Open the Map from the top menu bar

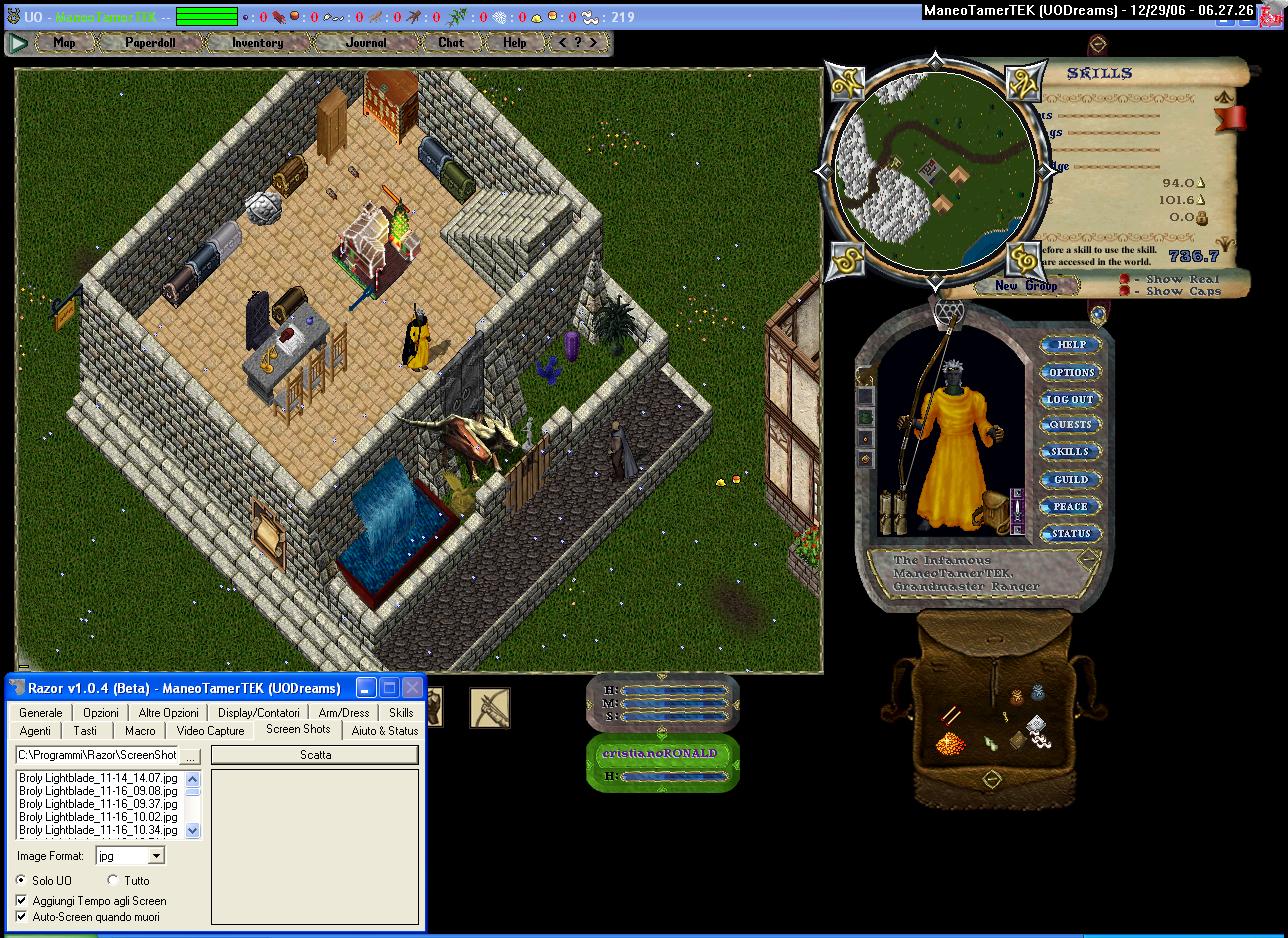(64, 43)
